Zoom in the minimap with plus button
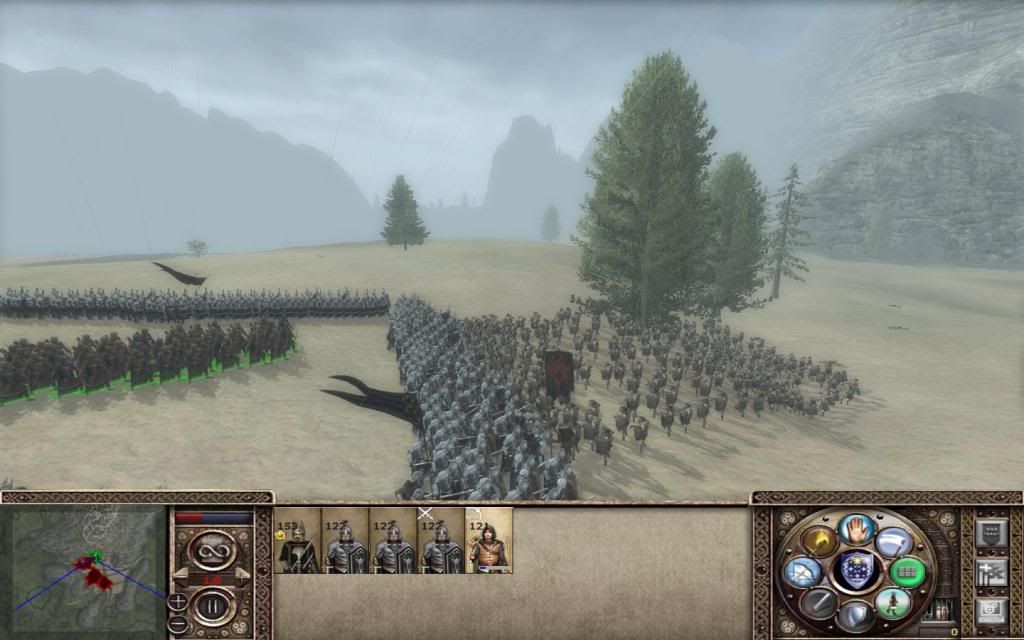Viewport: 1024px width, 640px height. pos(177,601)
